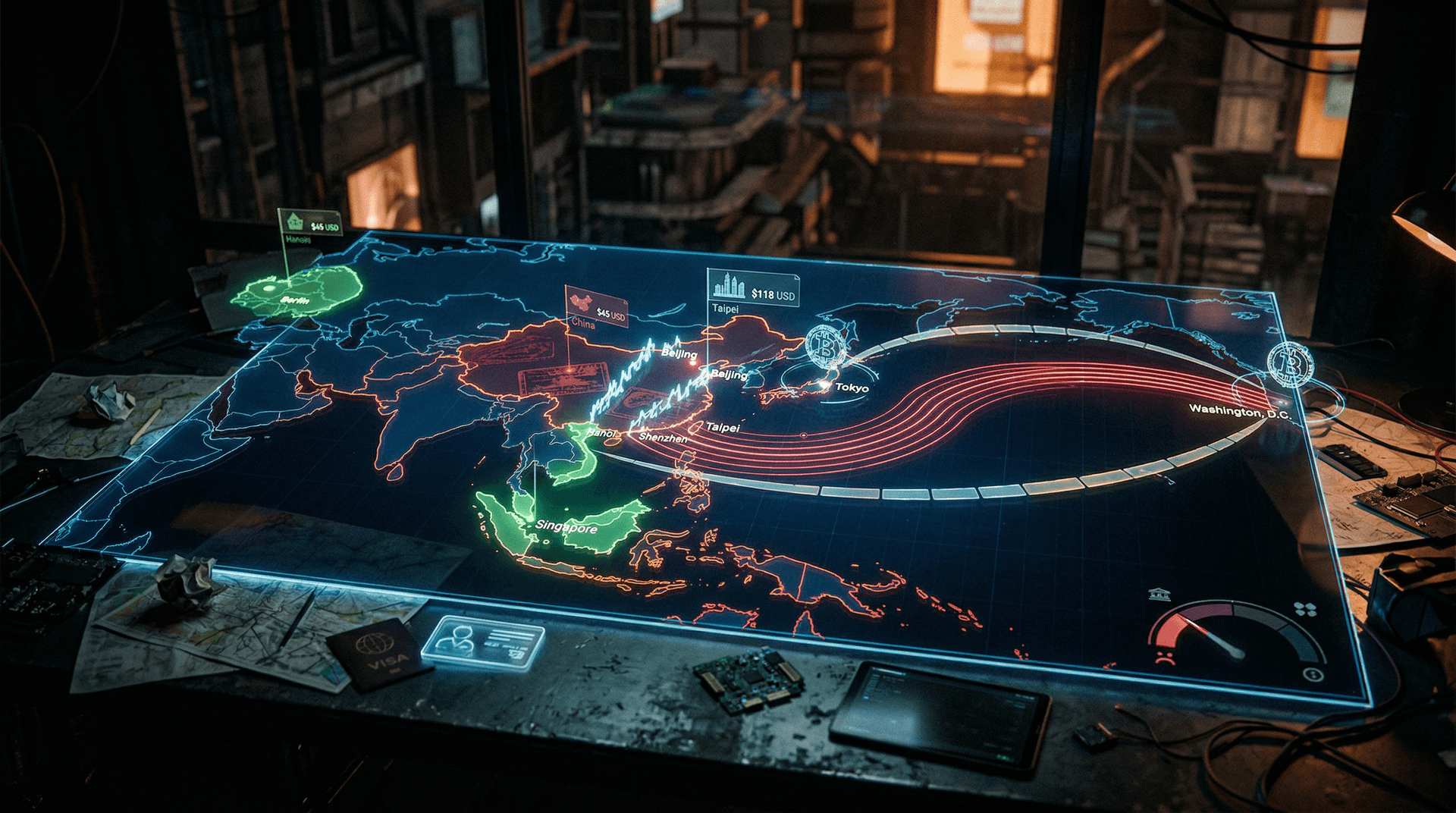
Task: Pick the Berlin marker on the green region
Action: tap(295, 300)
